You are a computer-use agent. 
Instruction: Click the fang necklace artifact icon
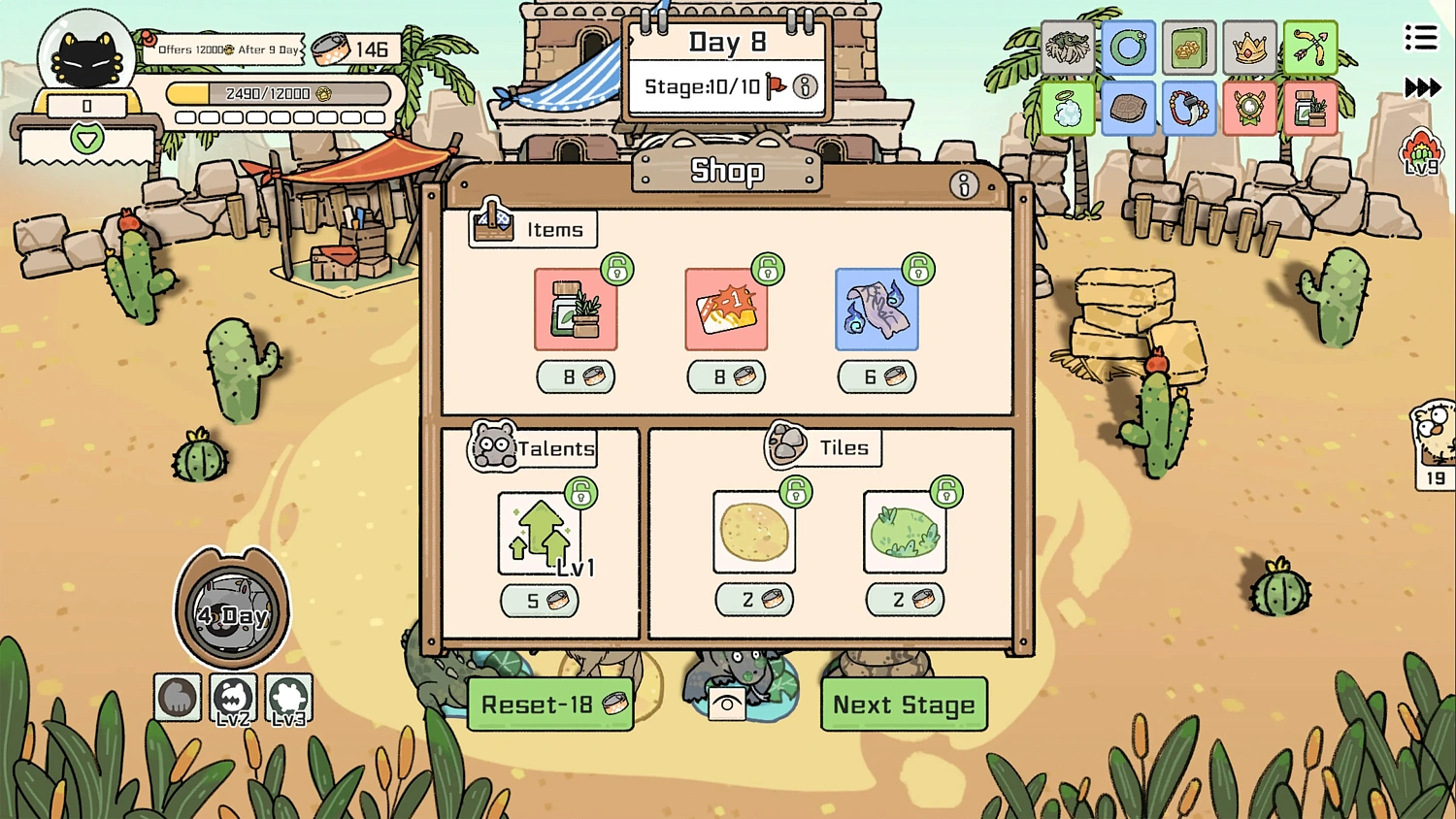click(x=1189, y=107)
